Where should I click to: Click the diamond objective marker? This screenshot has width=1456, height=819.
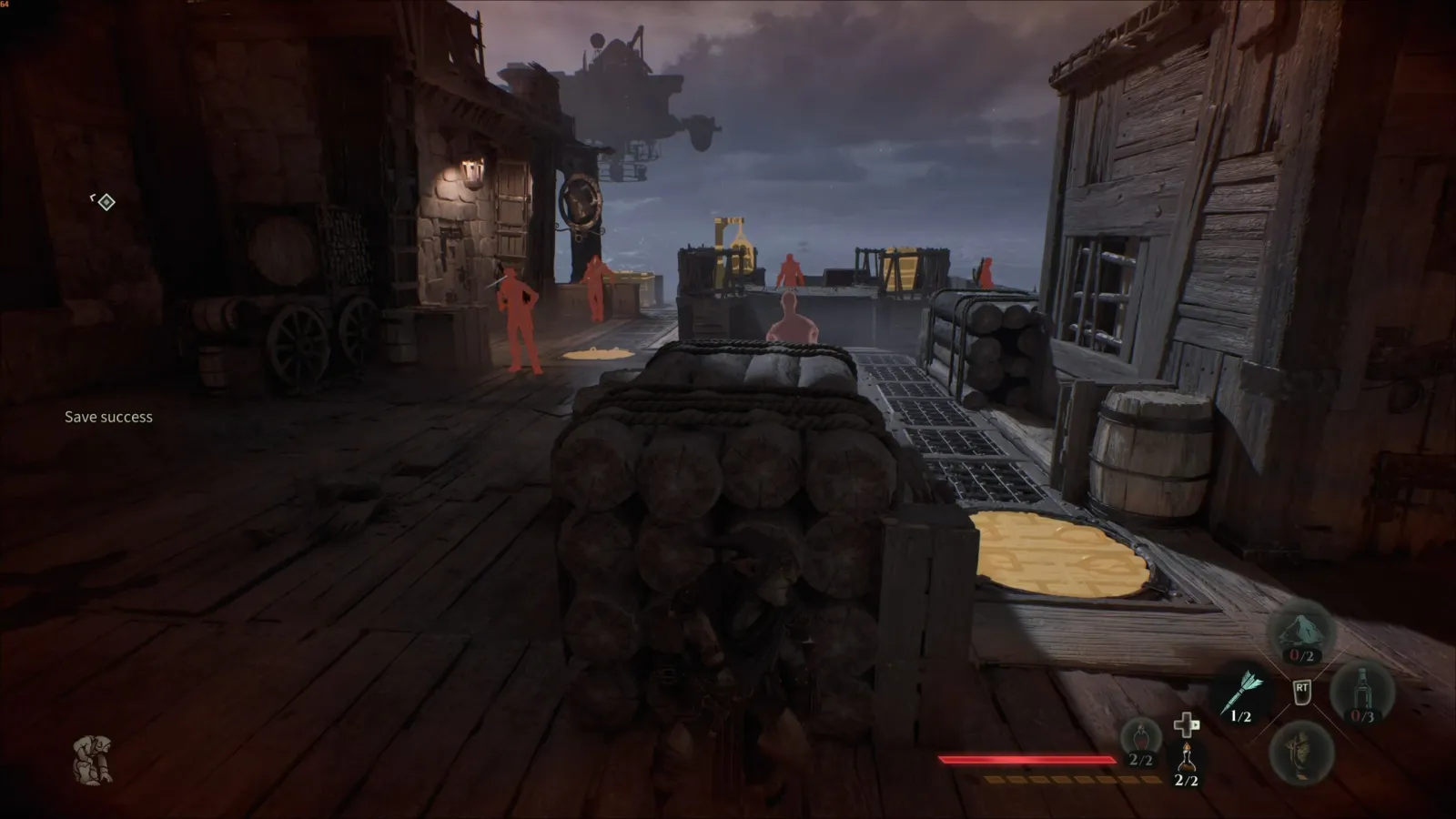pos(106,201)
